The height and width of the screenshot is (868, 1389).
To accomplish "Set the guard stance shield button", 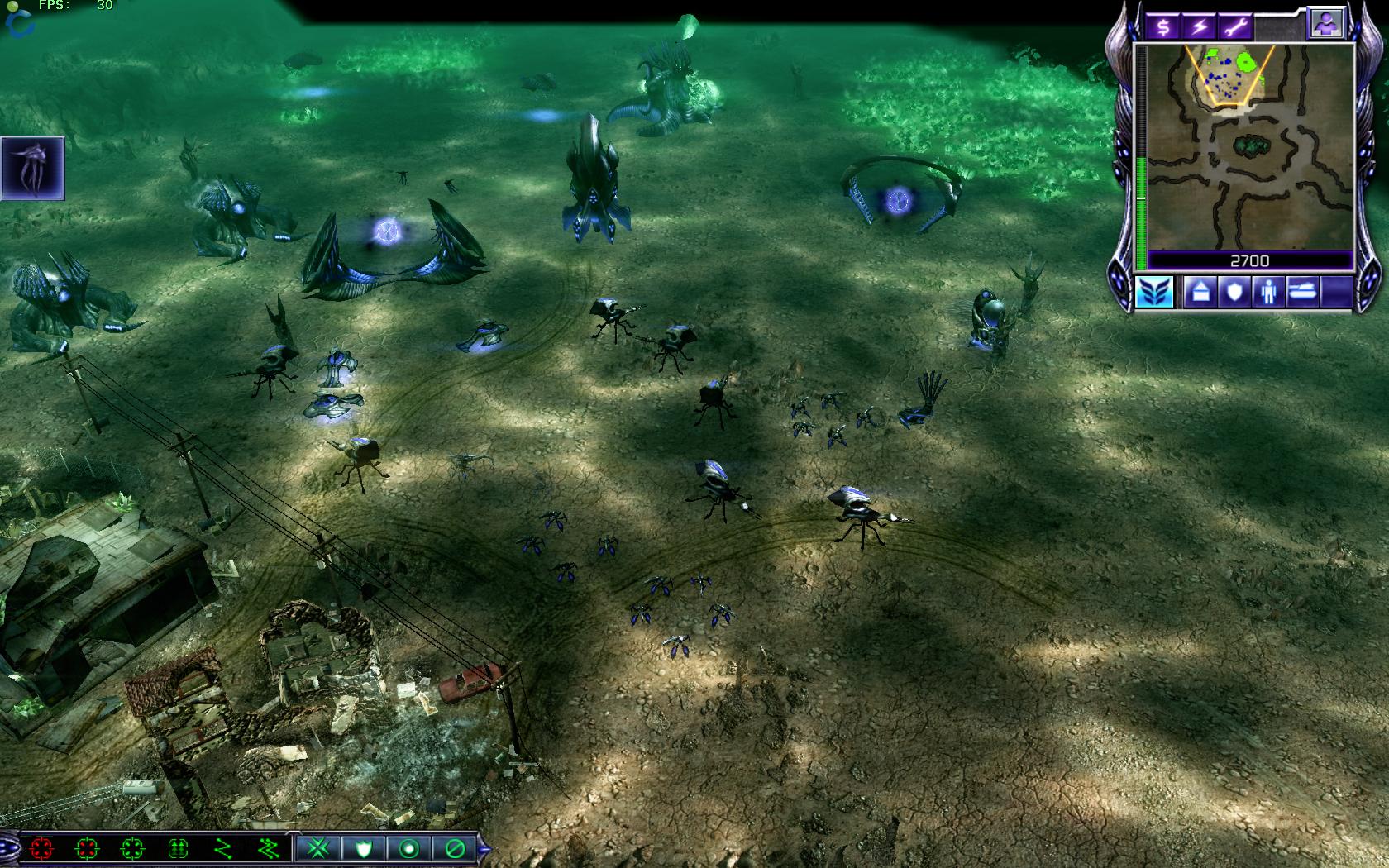I will coord(363,848).
